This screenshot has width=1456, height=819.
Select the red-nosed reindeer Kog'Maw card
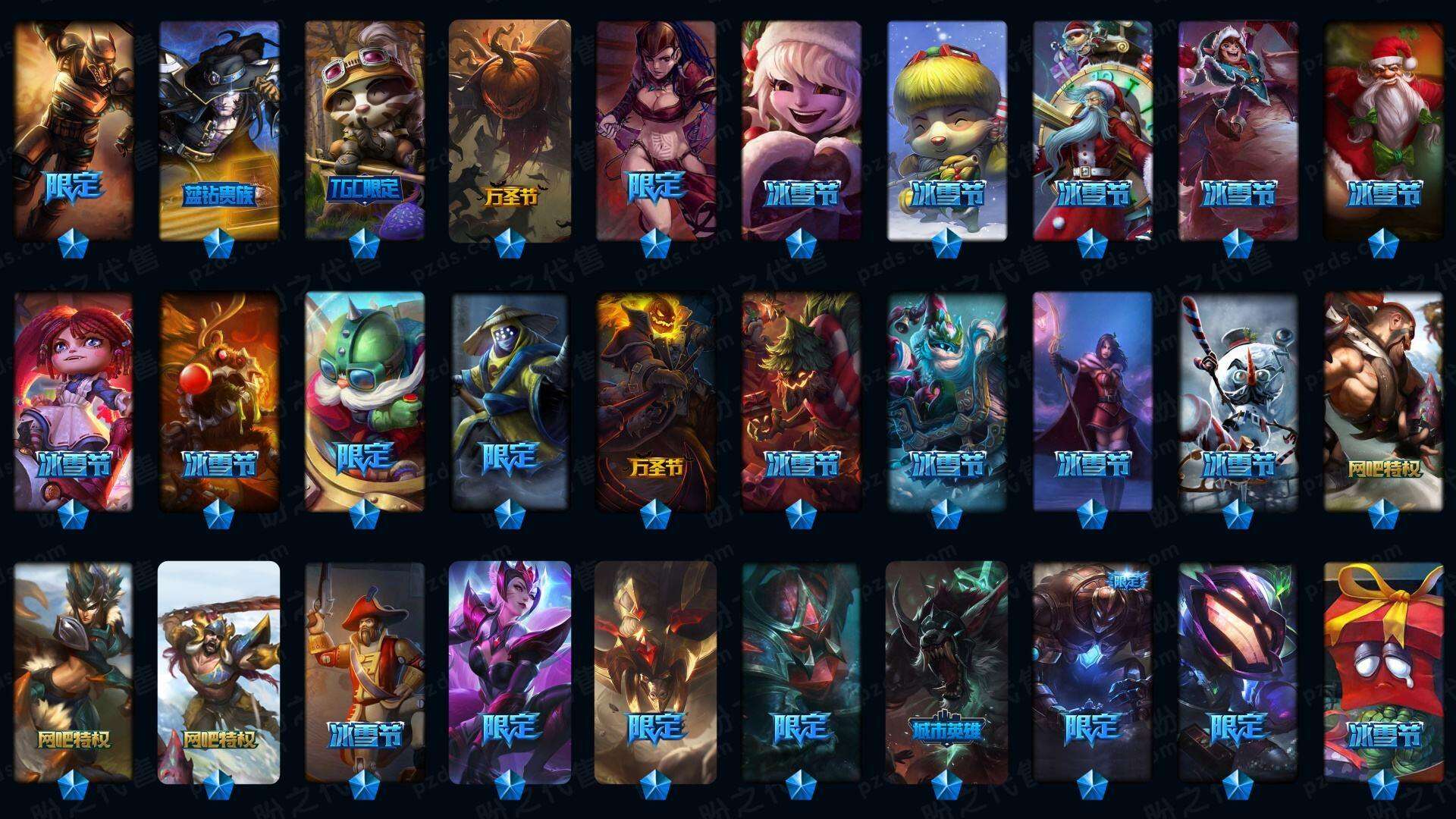tap(219, 402)
